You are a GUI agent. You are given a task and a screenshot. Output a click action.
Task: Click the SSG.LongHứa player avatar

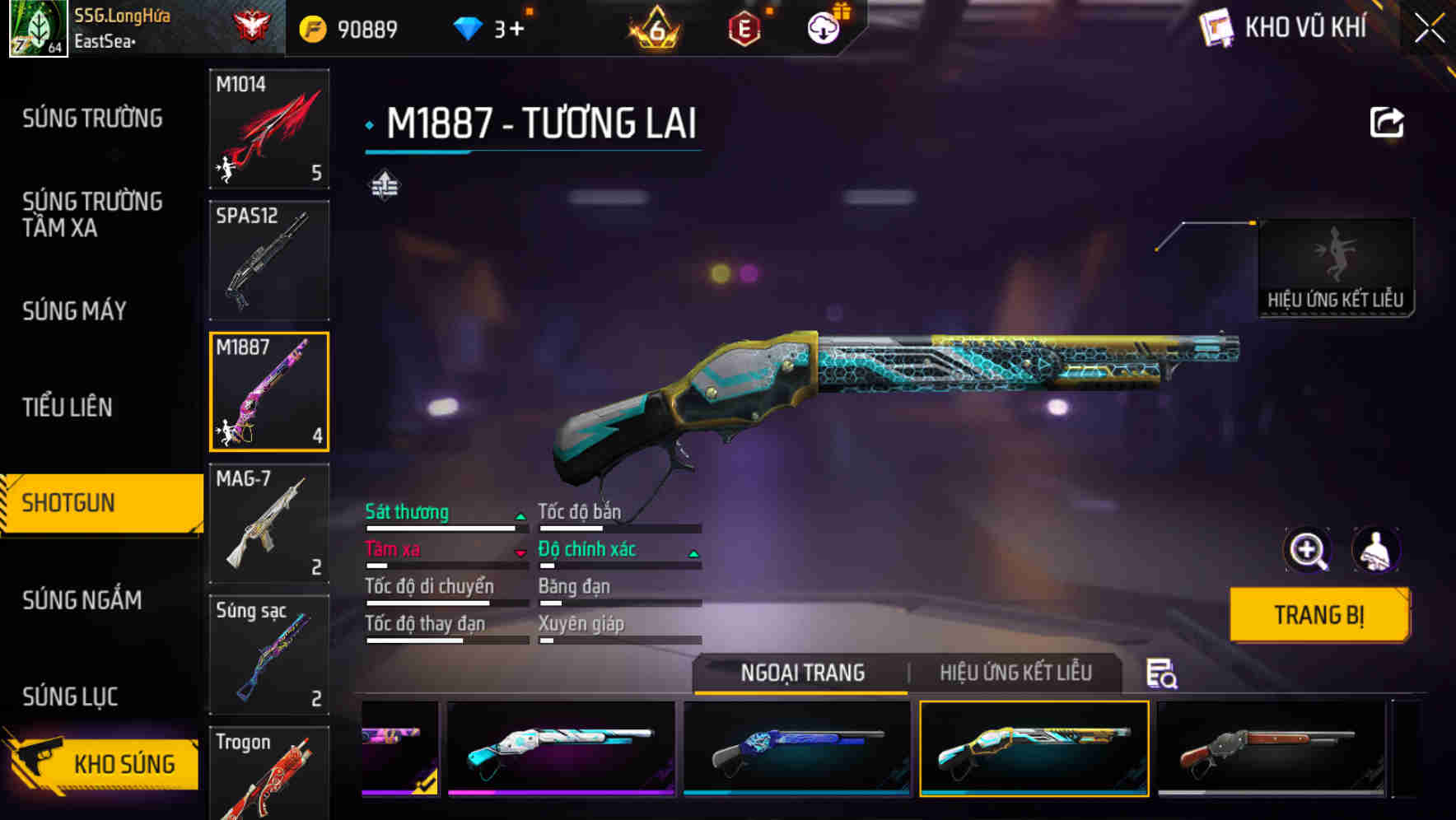pyautogui.click(x=38, y=27)
